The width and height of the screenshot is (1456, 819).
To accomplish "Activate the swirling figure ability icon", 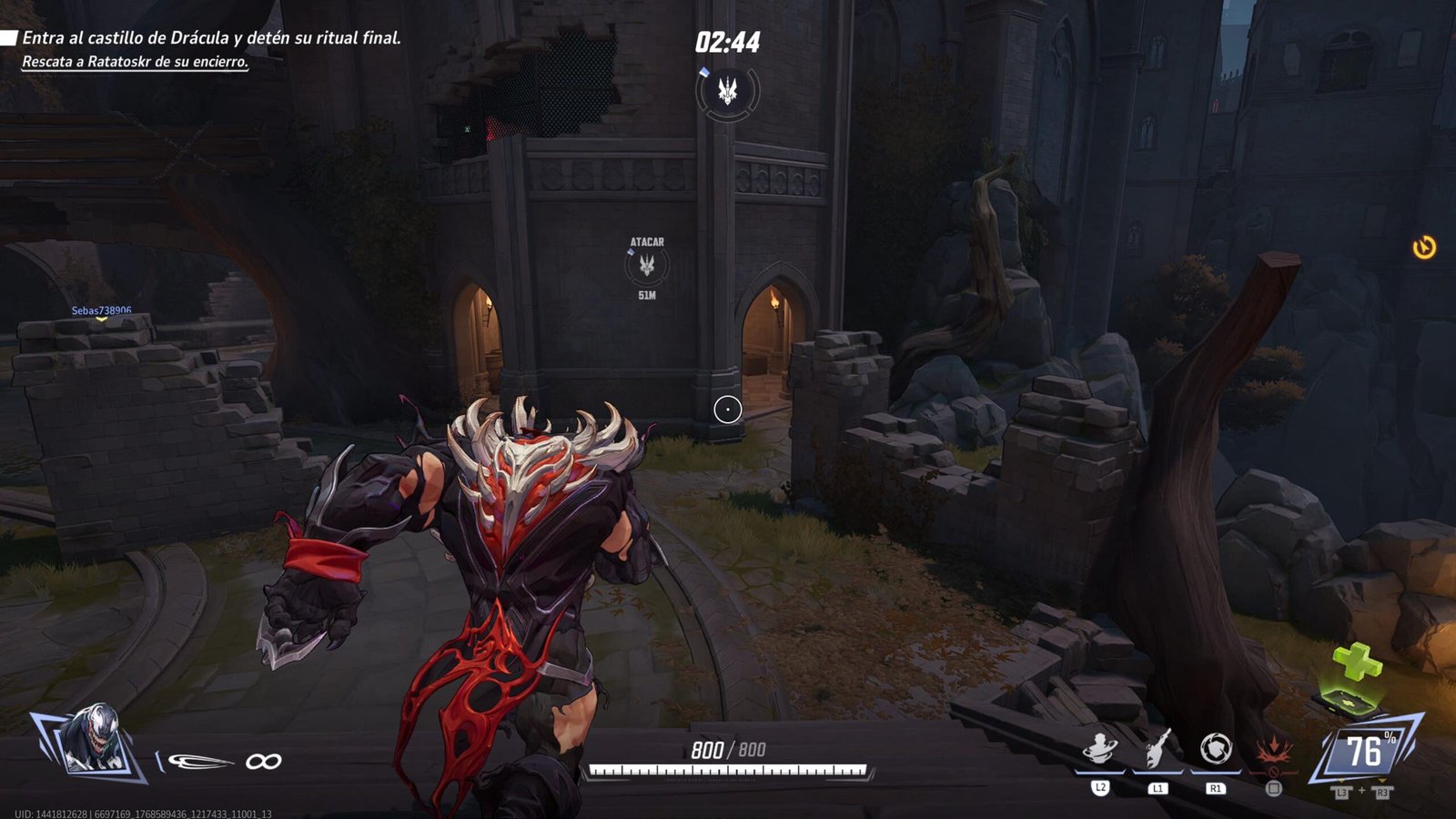I will click(1100, 751).
